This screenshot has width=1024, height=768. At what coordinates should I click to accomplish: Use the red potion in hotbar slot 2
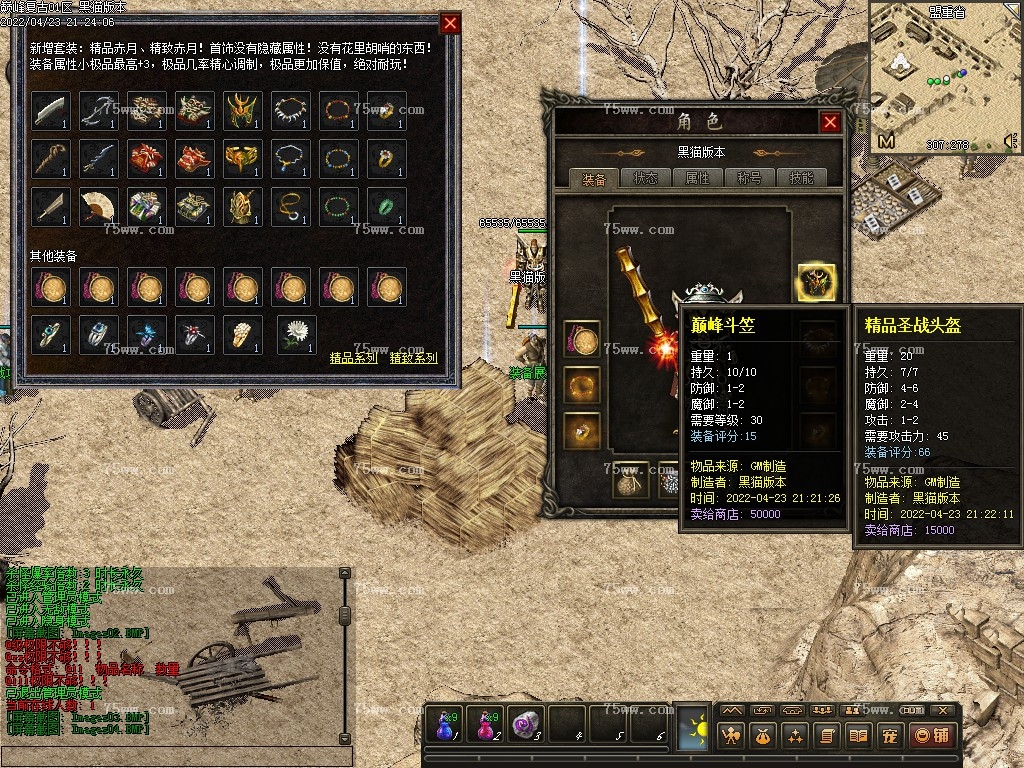486,724
